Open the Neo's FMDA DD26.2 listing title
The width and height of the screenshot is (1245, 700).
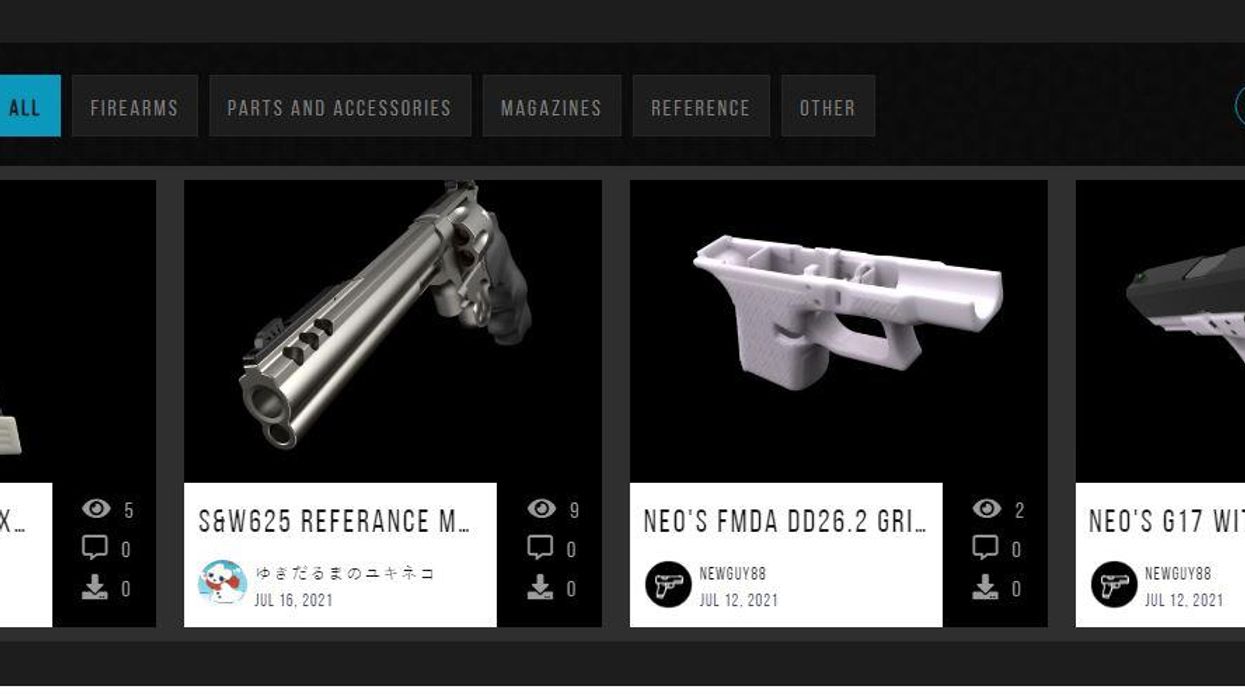[784, 521]
